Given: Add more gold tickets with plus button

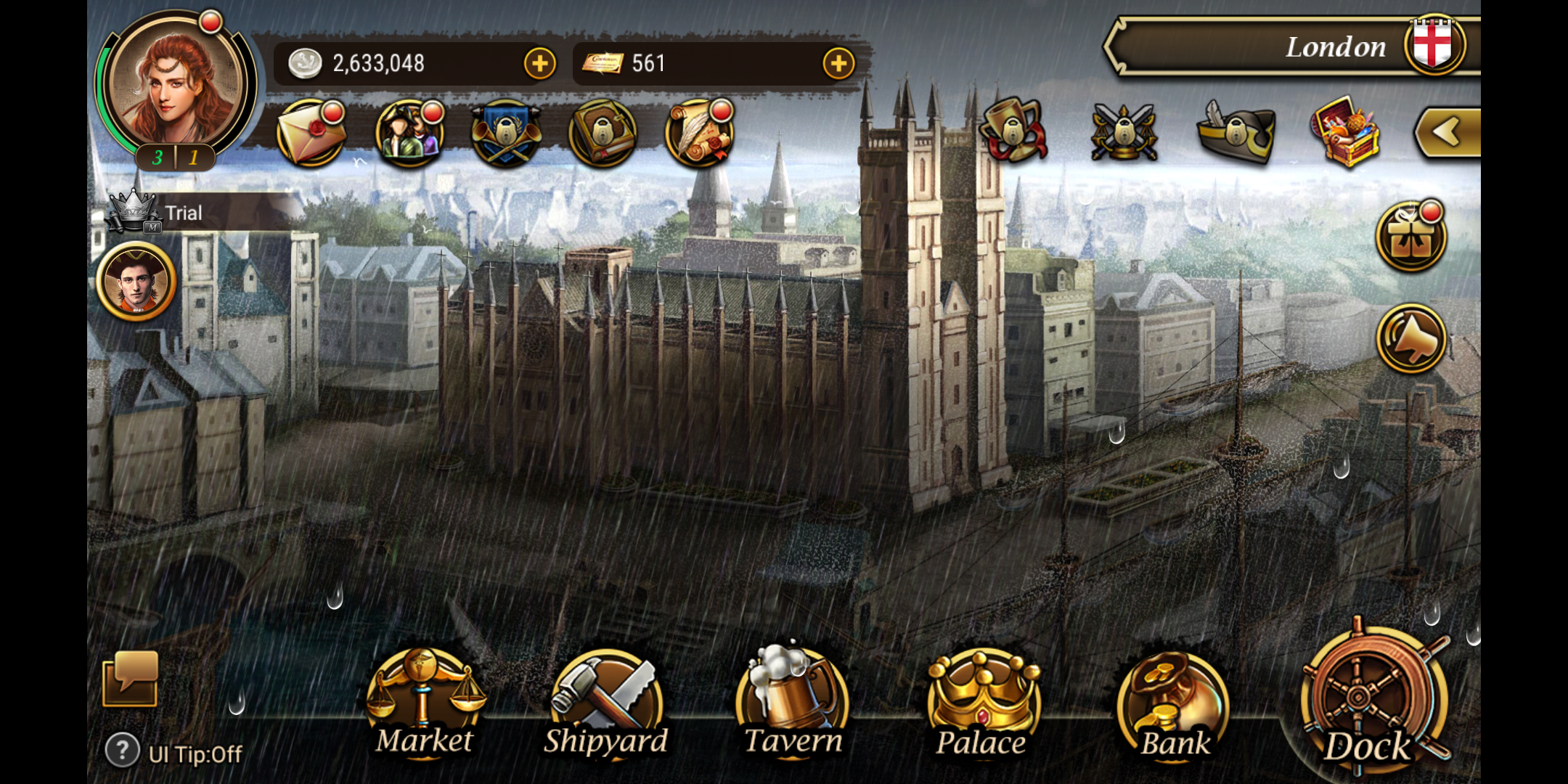Looking at the screenshot, I should point(838,64).
